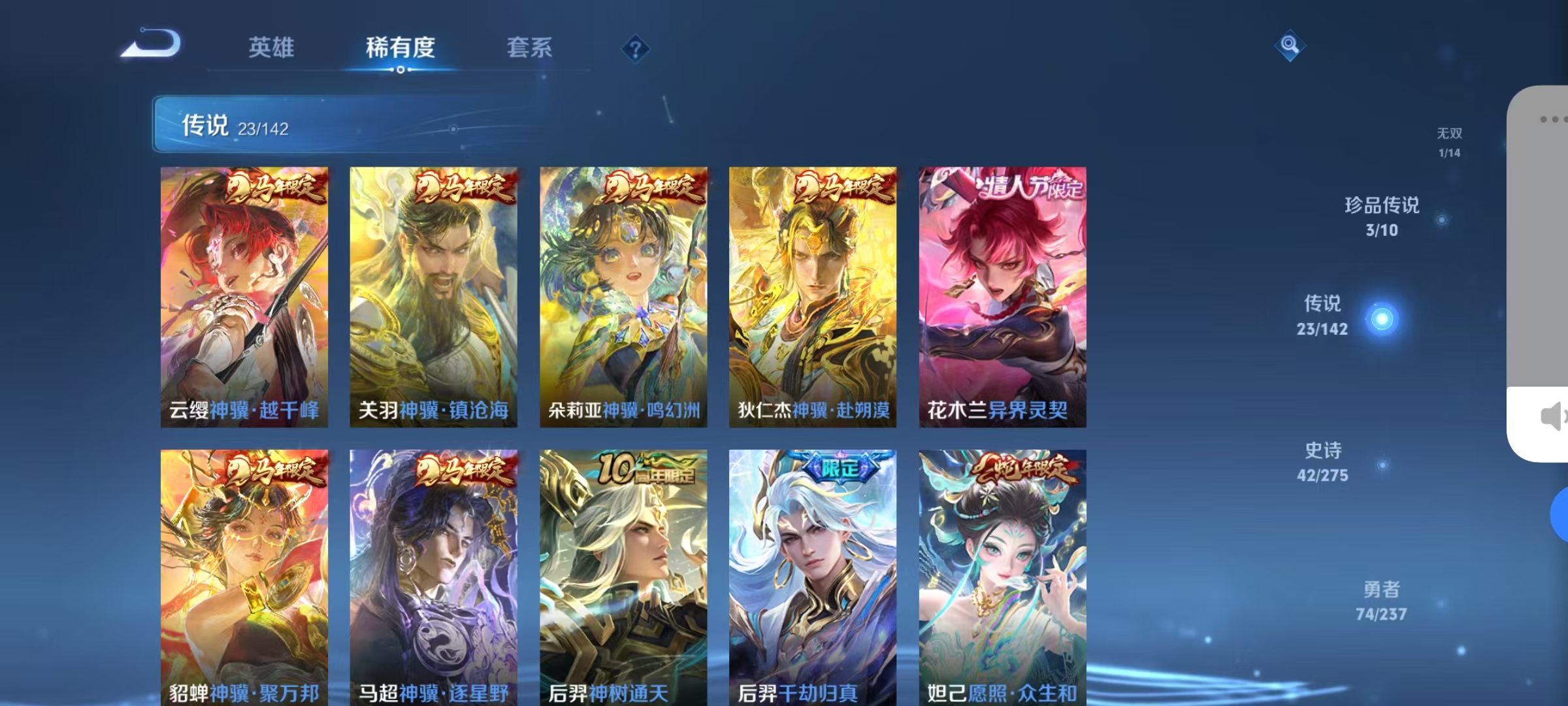
Task: Open help using the question mark icon
Action: click(x=635, y=49)
